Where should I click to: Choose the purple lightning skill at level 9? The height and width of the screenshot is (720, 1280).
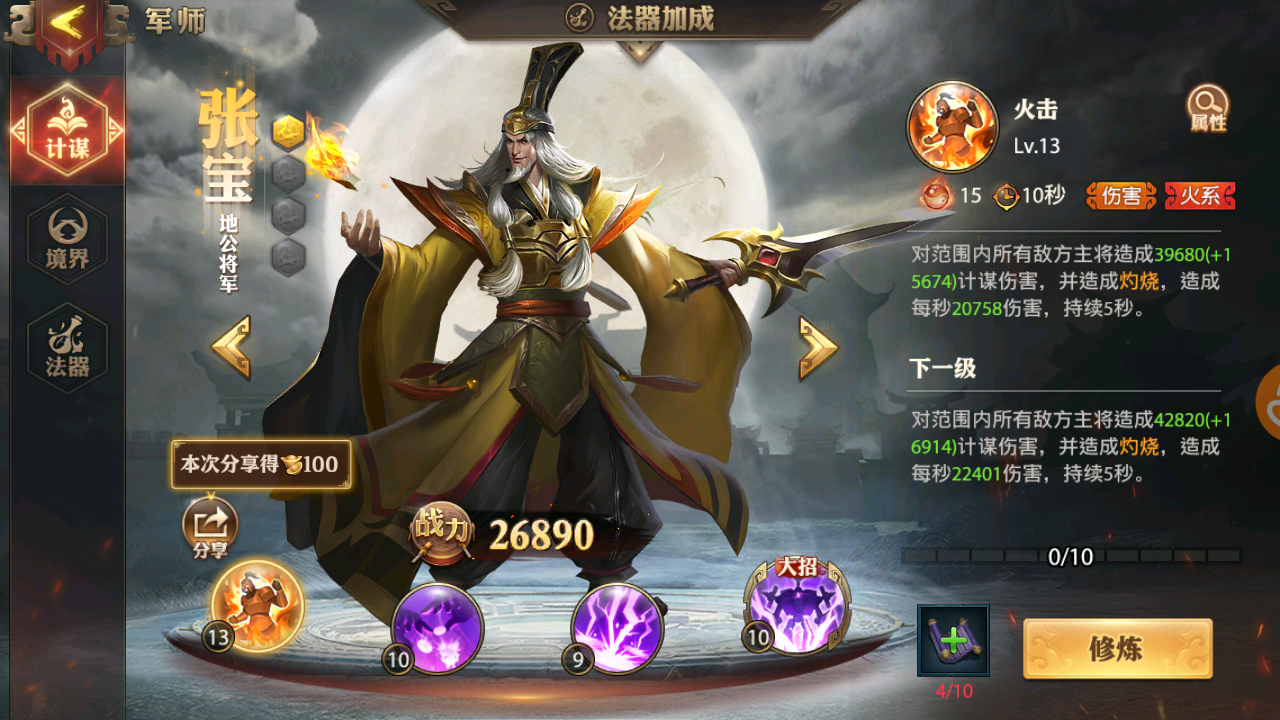(x=617, y=629)
